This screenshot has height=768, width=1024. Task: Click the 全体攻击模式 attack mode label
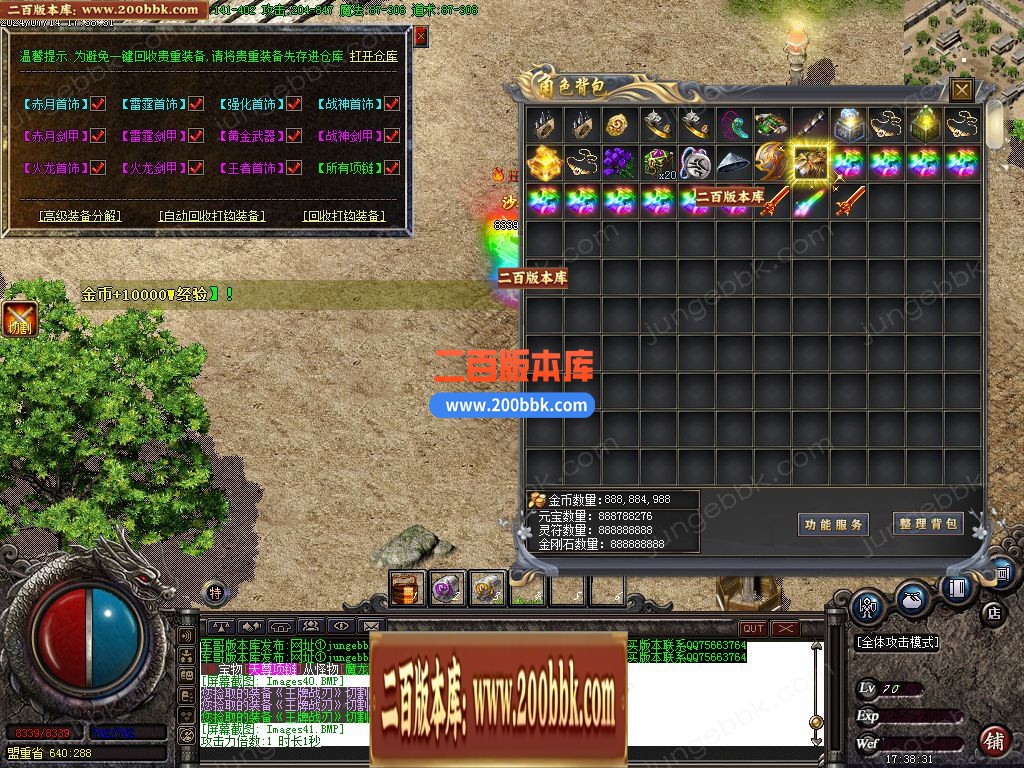point(897,642)
